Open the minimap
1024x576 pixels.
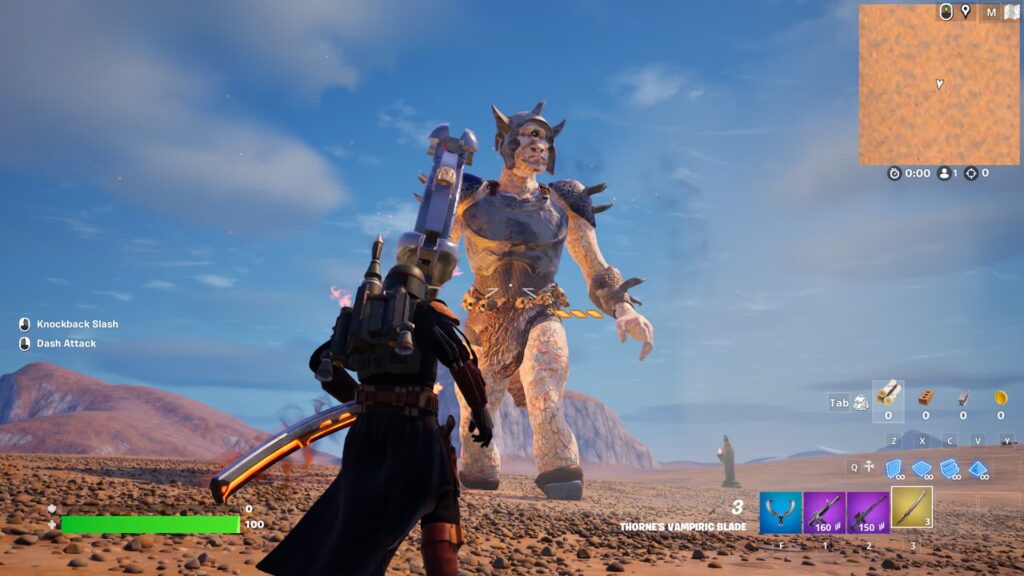(939, 84)
